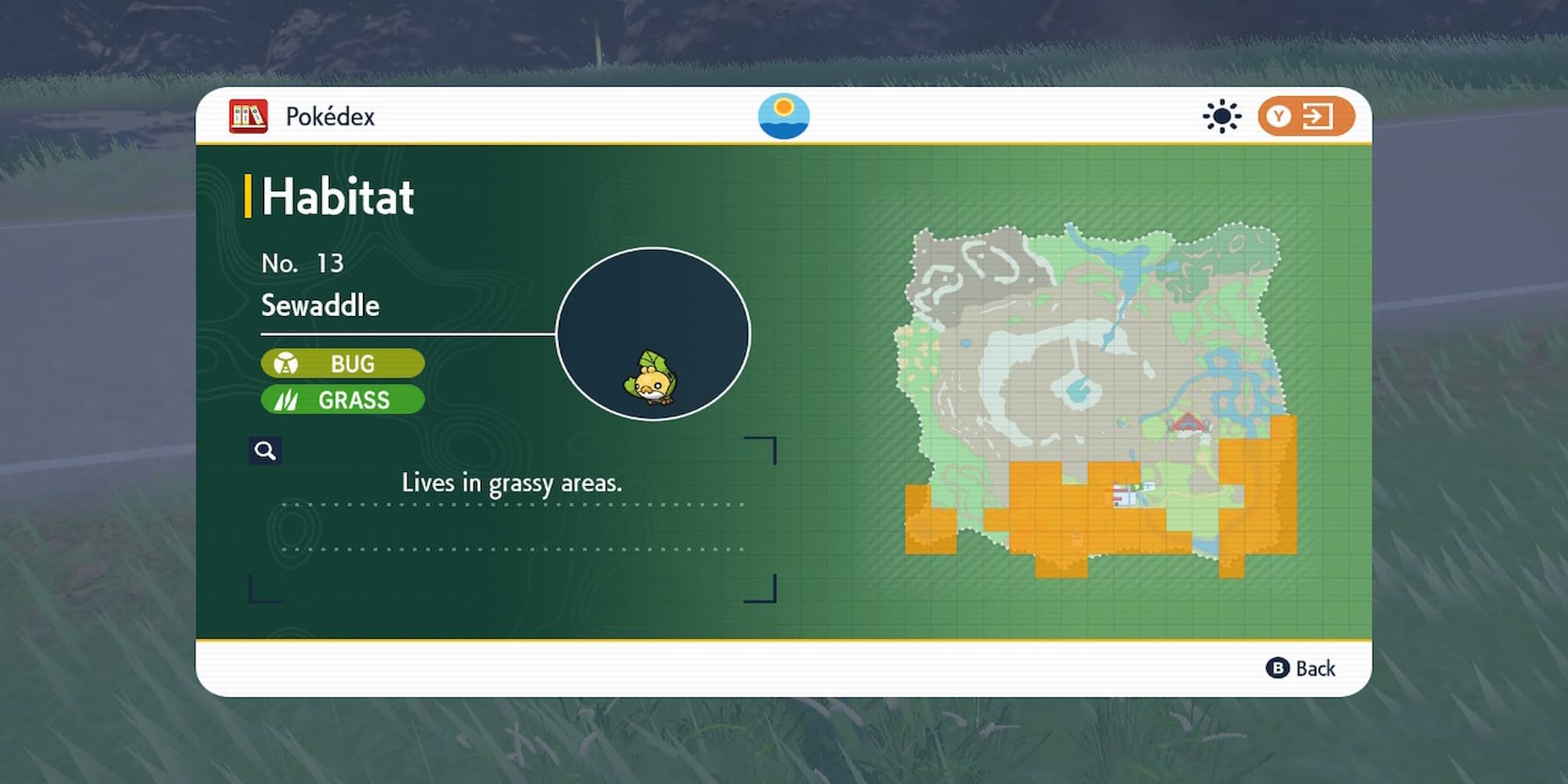This screenshot has height=784, width=1568.
Task: Expand entry No. 13 details
Action: [304, 263]
